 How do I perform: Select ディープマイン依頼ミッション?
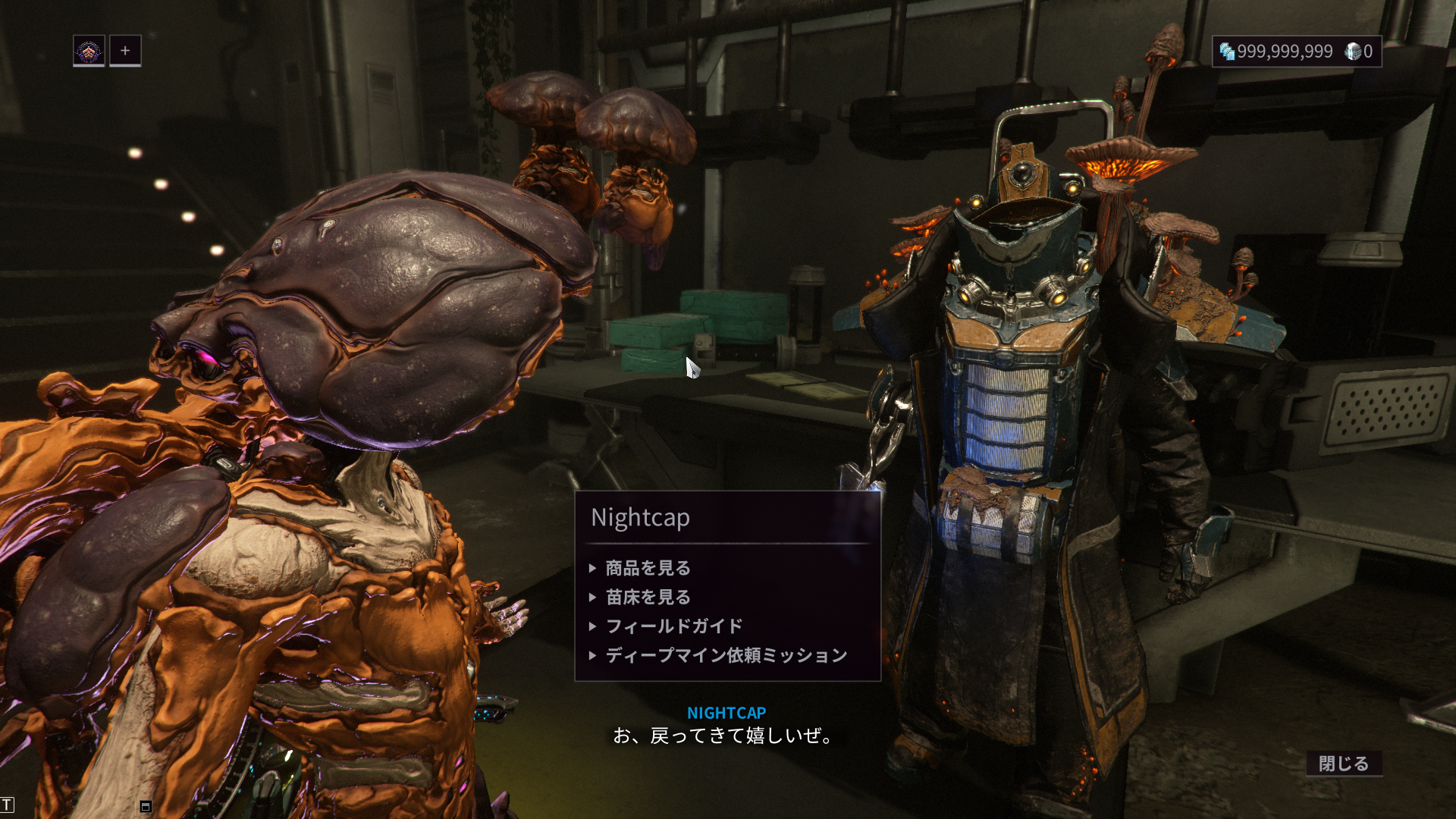pyautogui.click(x=726, y=655)
